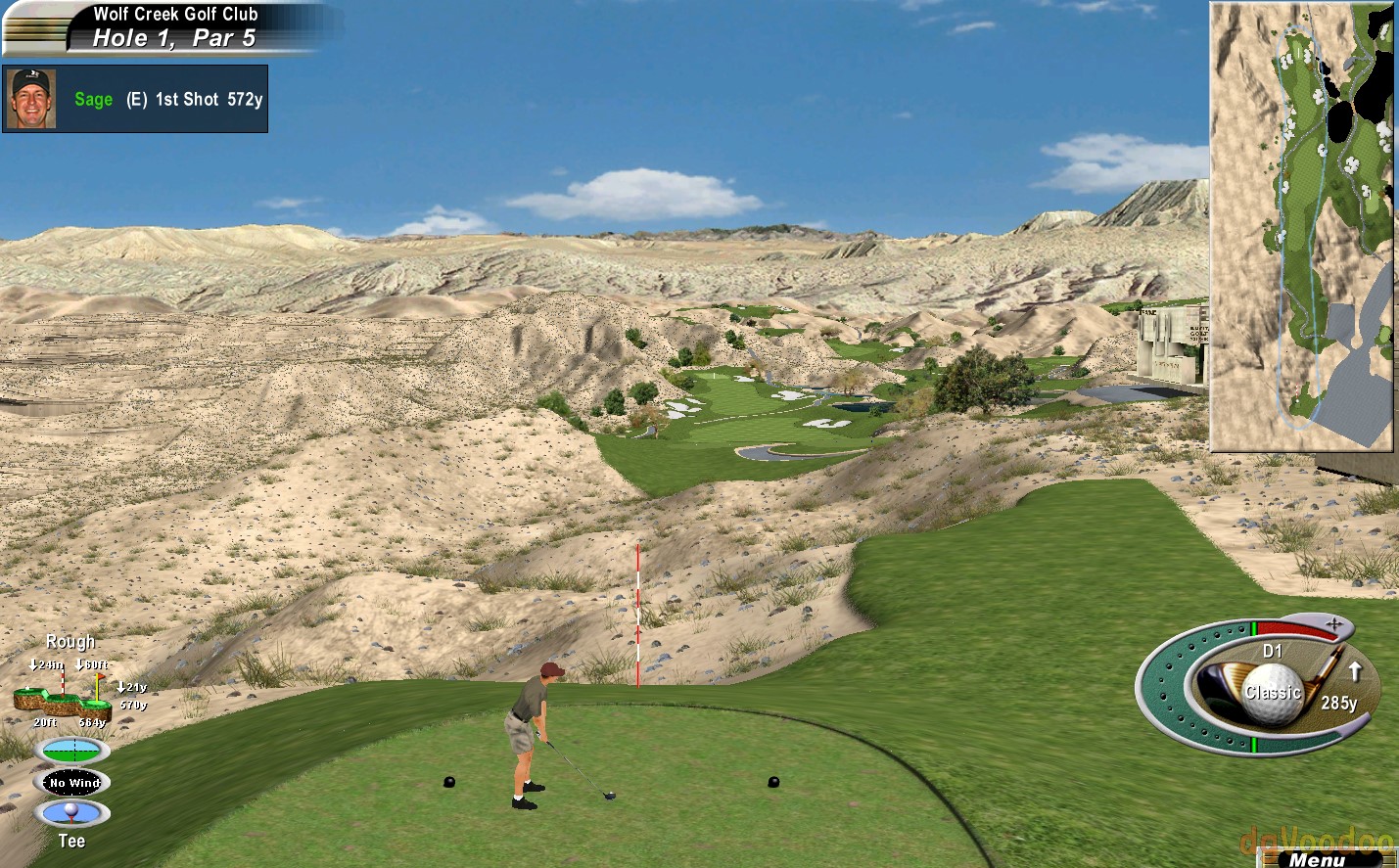Screen dimensions: 1399x868
Task: Select the Tee ball lie icon
Action: 72,812
